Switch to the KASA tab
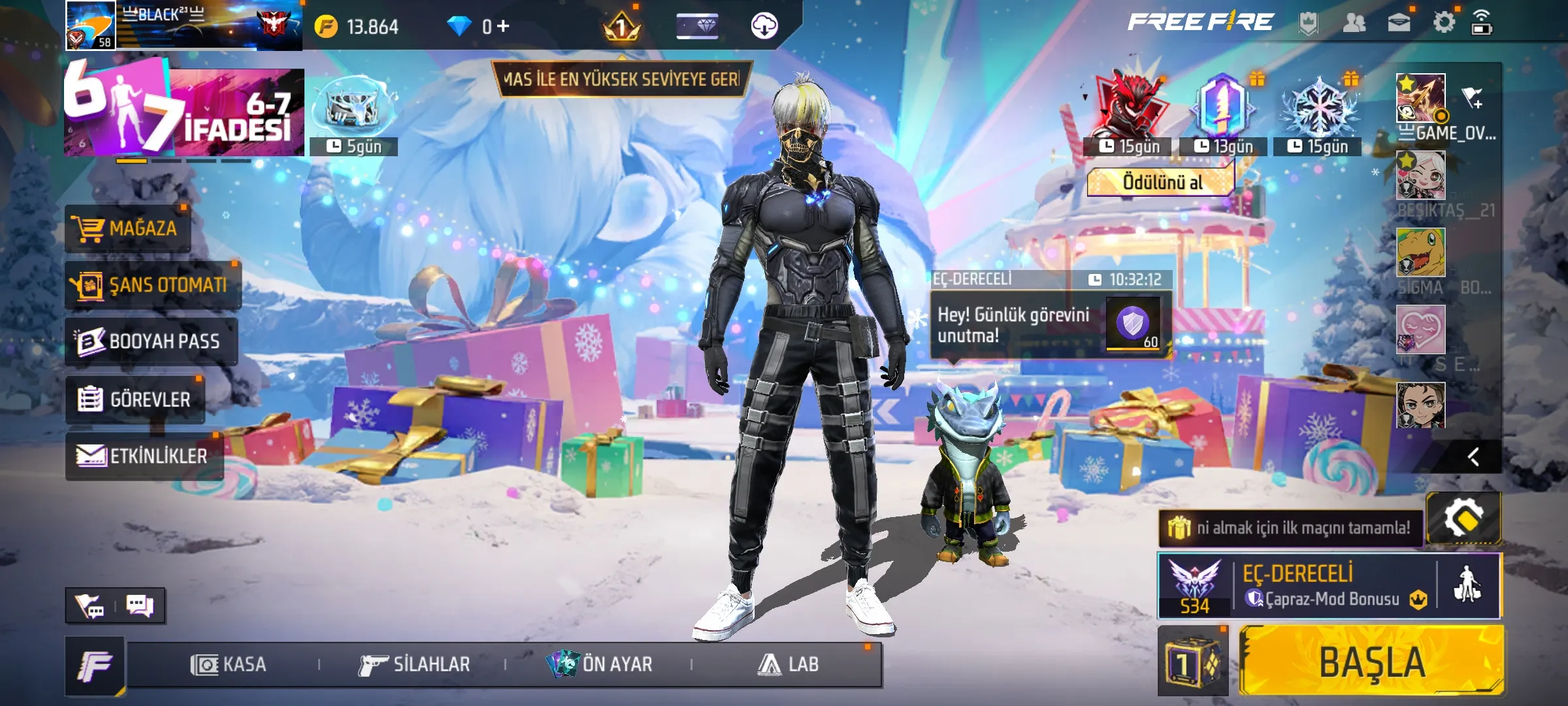Screen dimensions: 1568x706 click(x=228, y=664)
